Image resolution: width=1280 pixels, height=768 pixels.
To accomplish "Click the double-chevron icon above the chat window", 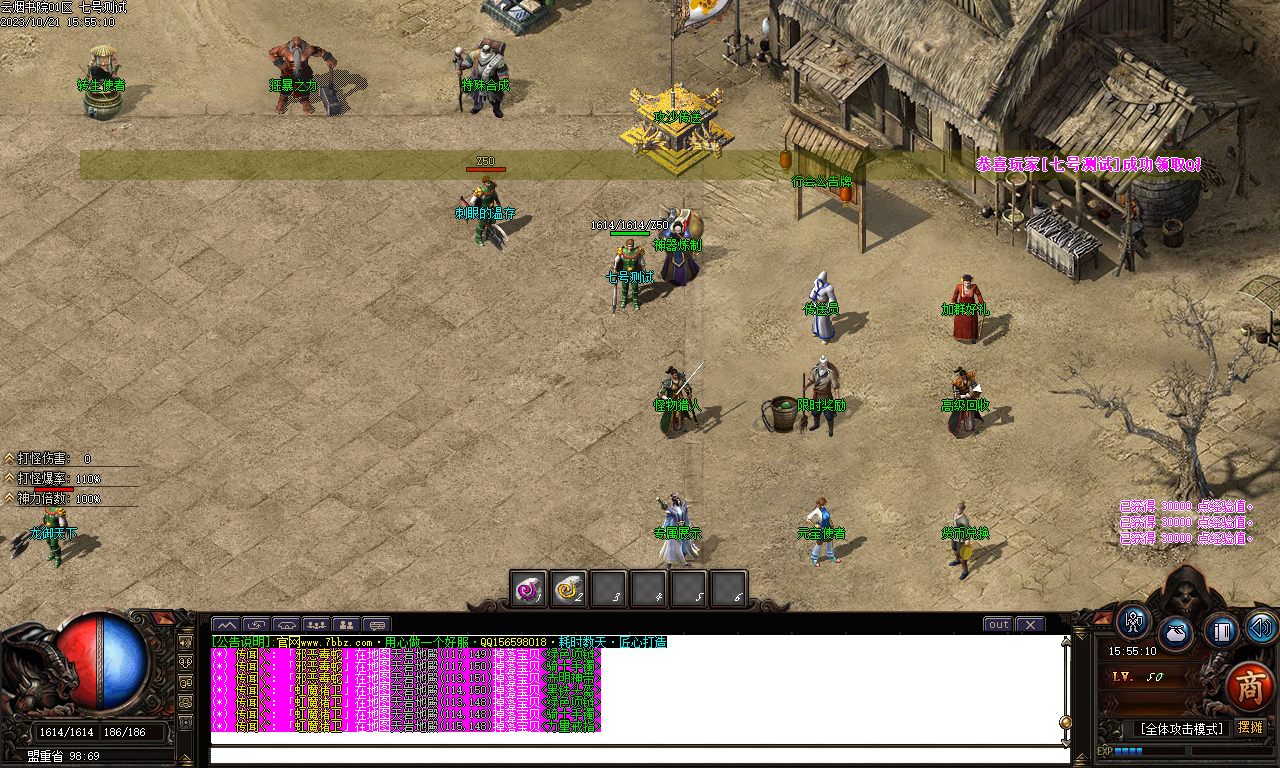I will (x=227, y=625).
